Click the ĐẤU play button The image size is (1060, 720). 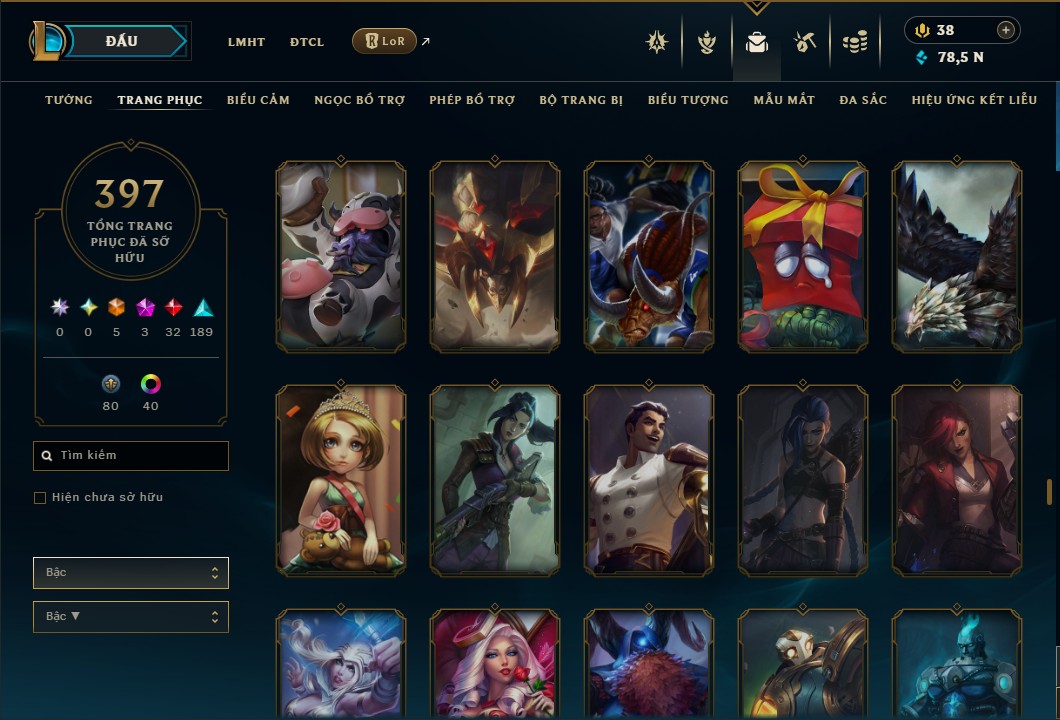pos(122,41)
